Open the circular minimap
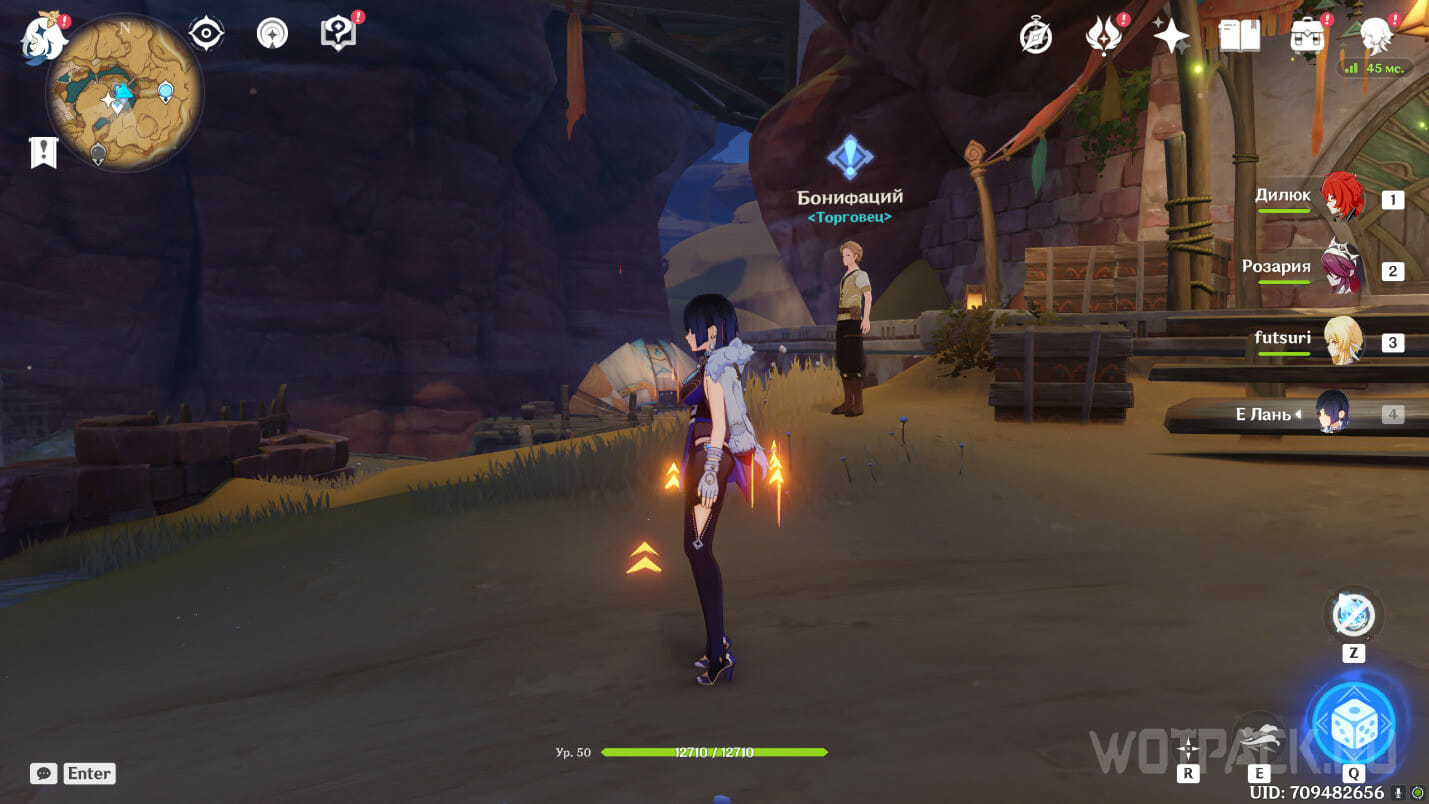The height and width of the screenshot is (804, 1429). click(x=124, y=94)
